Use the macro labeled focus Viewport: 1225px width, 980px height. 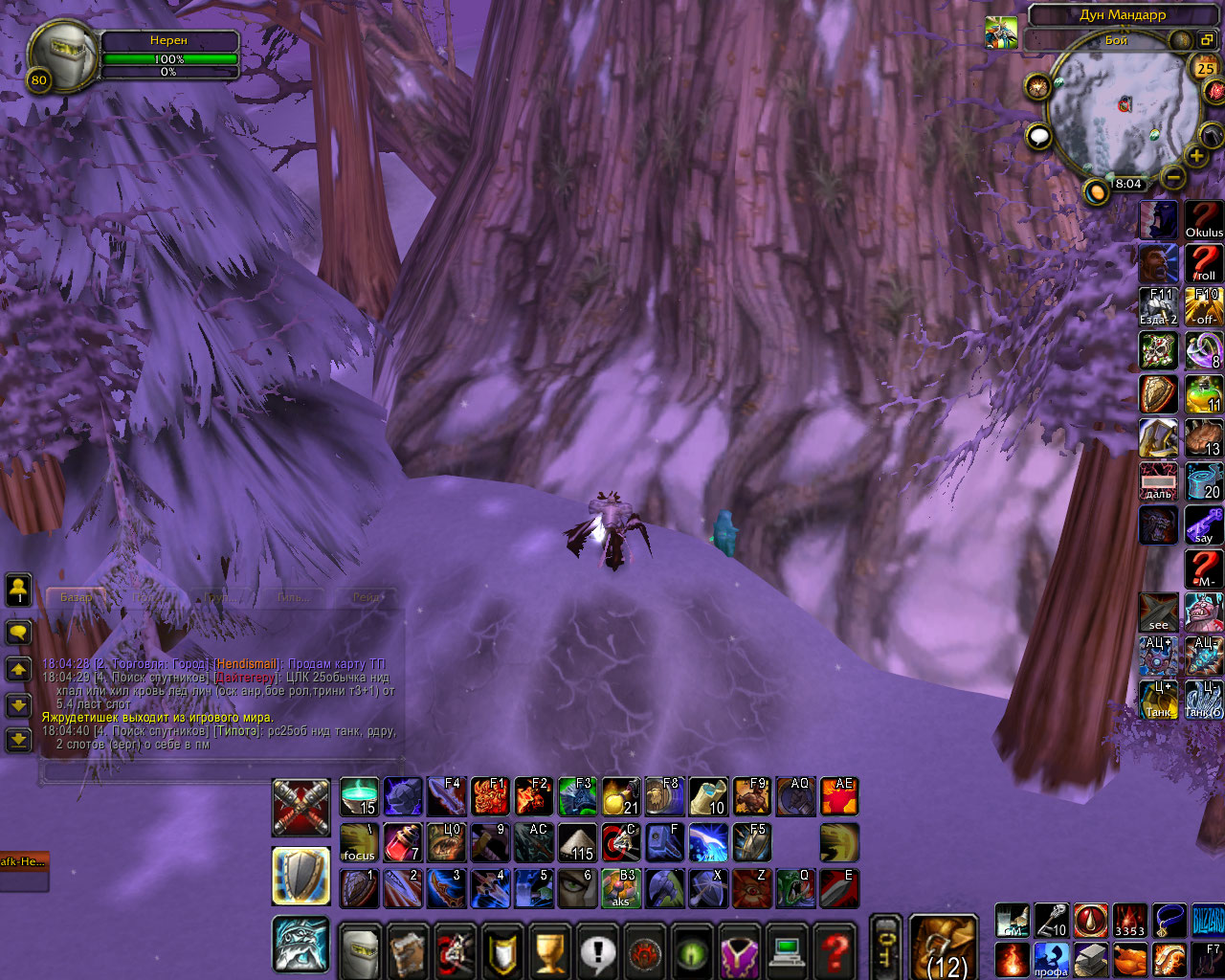359,843
